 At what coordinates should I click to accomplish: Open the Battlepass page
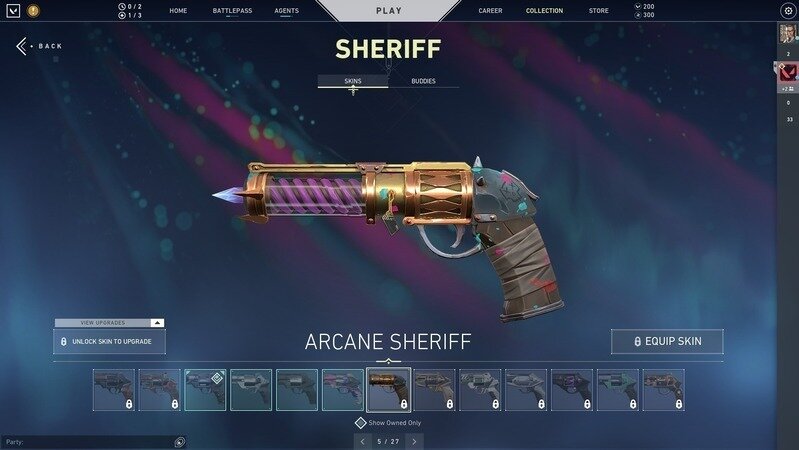tap(232, 11)
